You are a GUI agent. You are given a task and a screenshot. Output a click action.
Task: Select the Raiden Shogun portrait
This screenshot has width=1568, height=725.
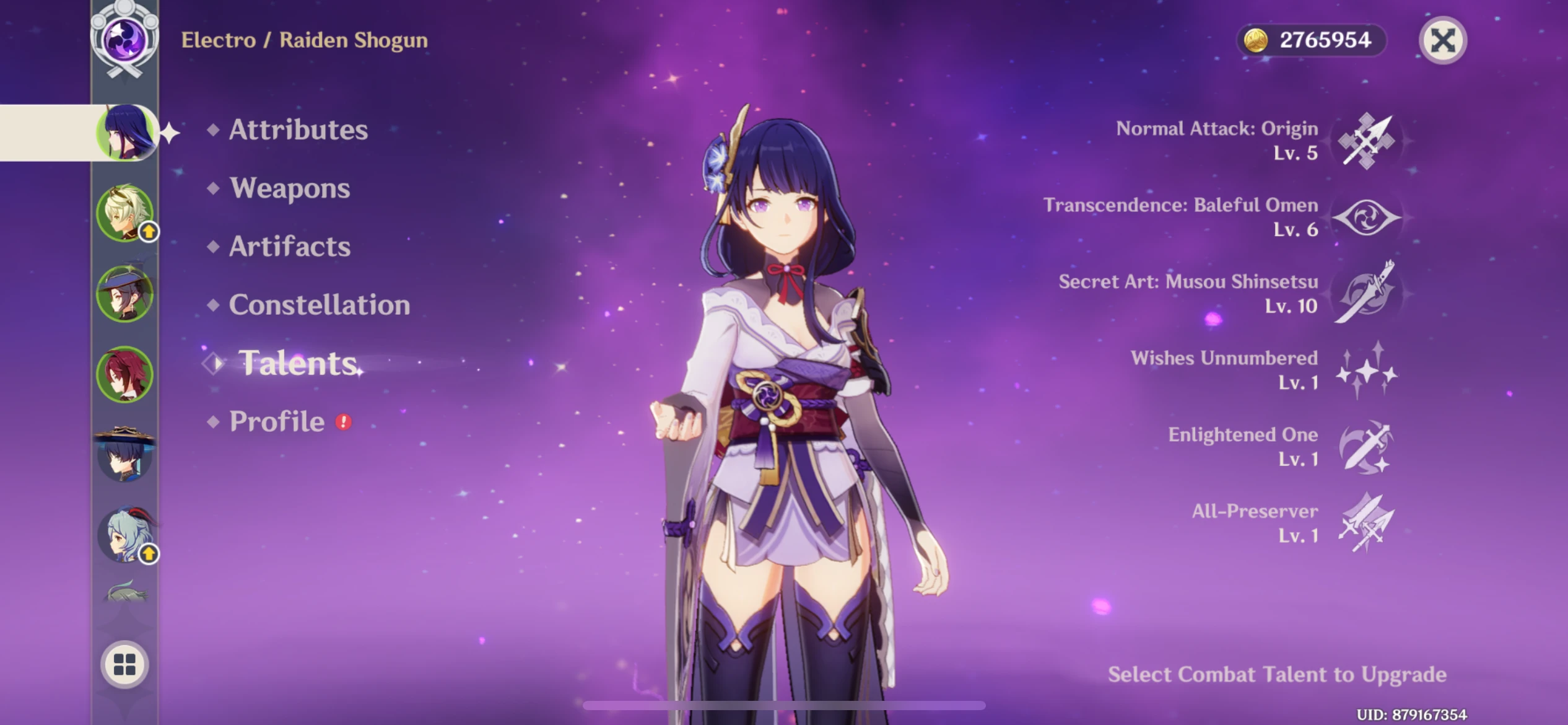click(126, 133)
